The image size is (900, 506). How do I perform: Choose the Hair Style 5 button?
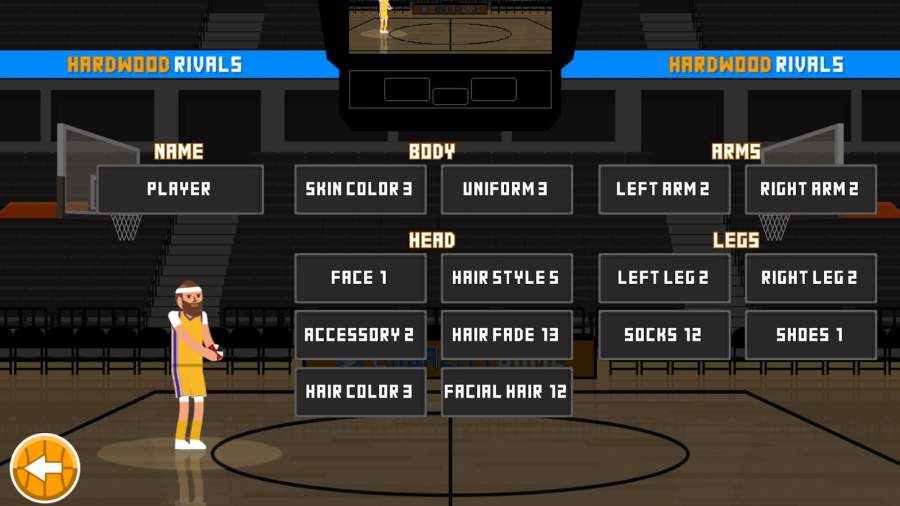click(507, 278)
